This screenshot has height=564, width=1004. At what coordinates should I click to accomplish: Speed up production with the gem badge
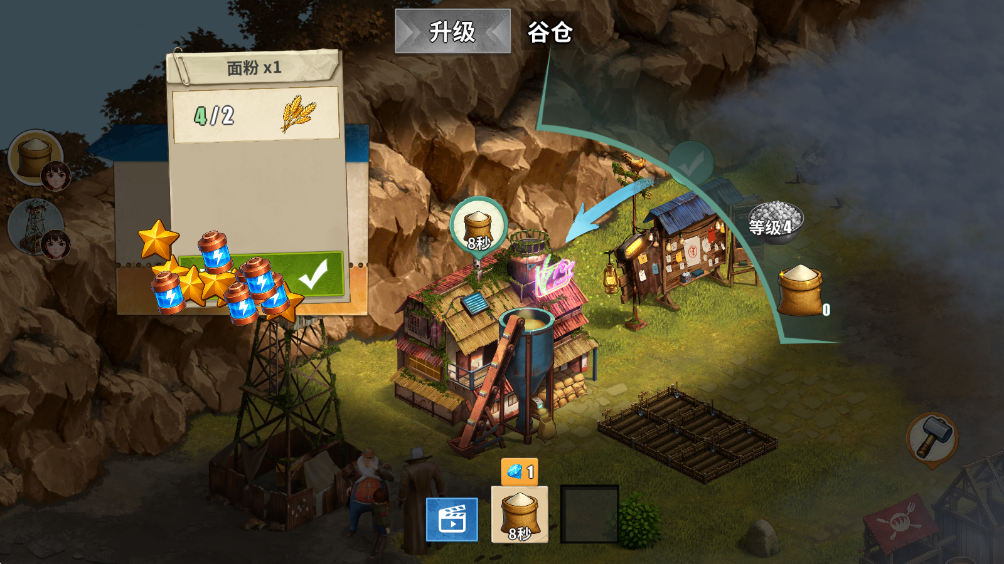click(x=519, y=471)
